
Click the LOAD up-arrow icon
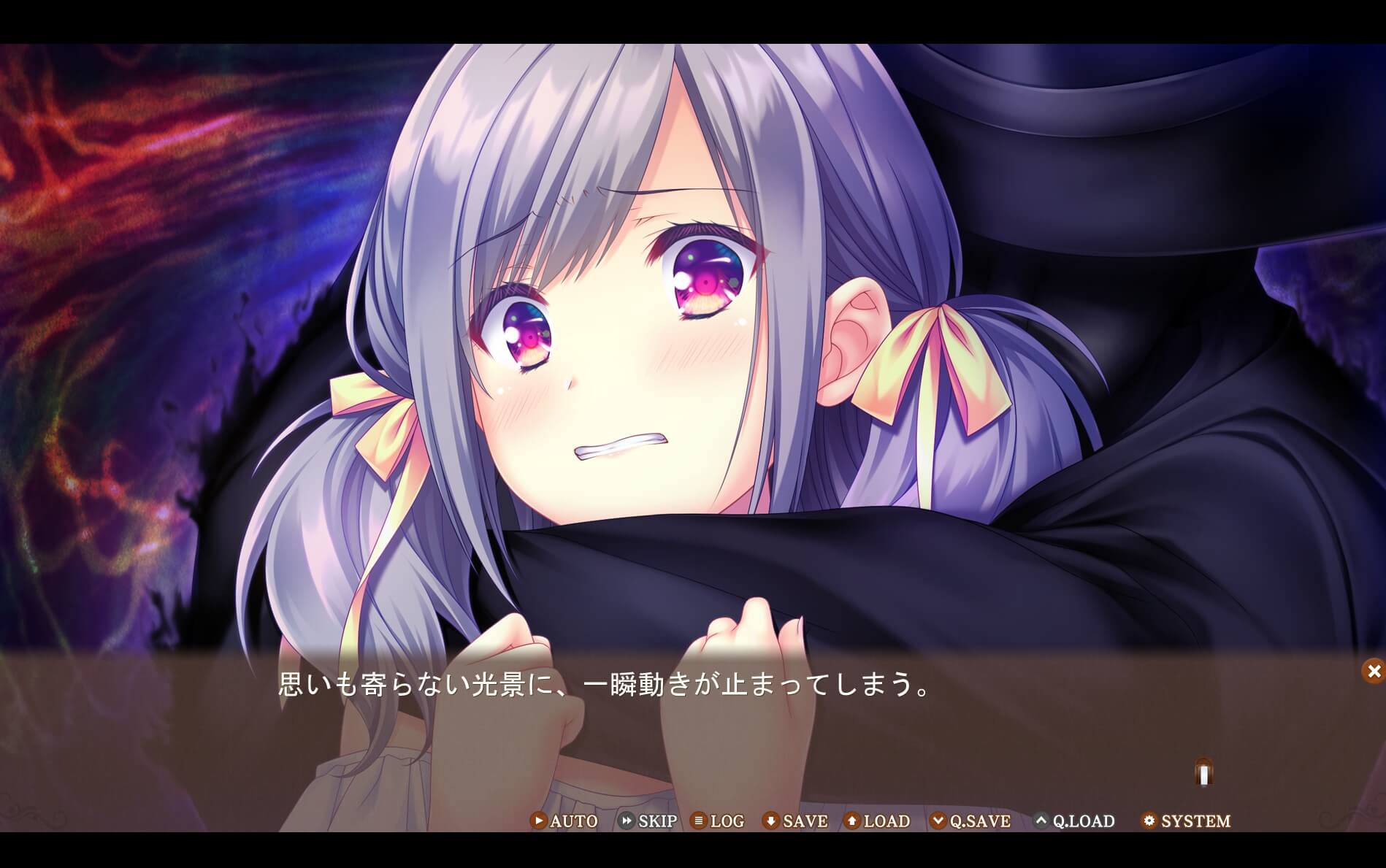[x=851, y=821]
